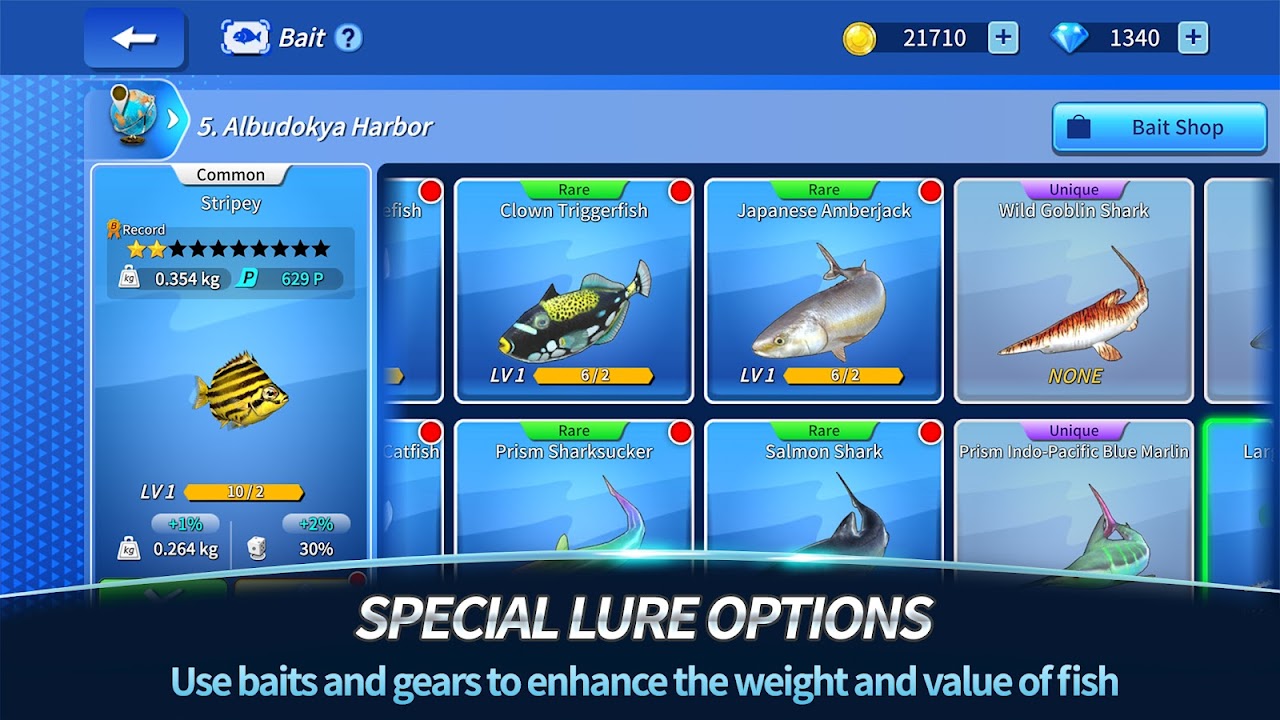
Task: Select the globe map icon near harbor name
Action: pyautogui.click(x=135, y=113)
